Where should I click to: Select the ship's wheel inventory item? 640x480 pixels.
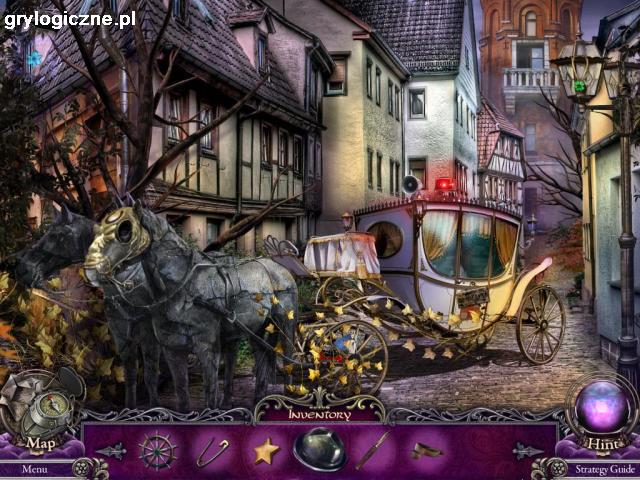158,451
